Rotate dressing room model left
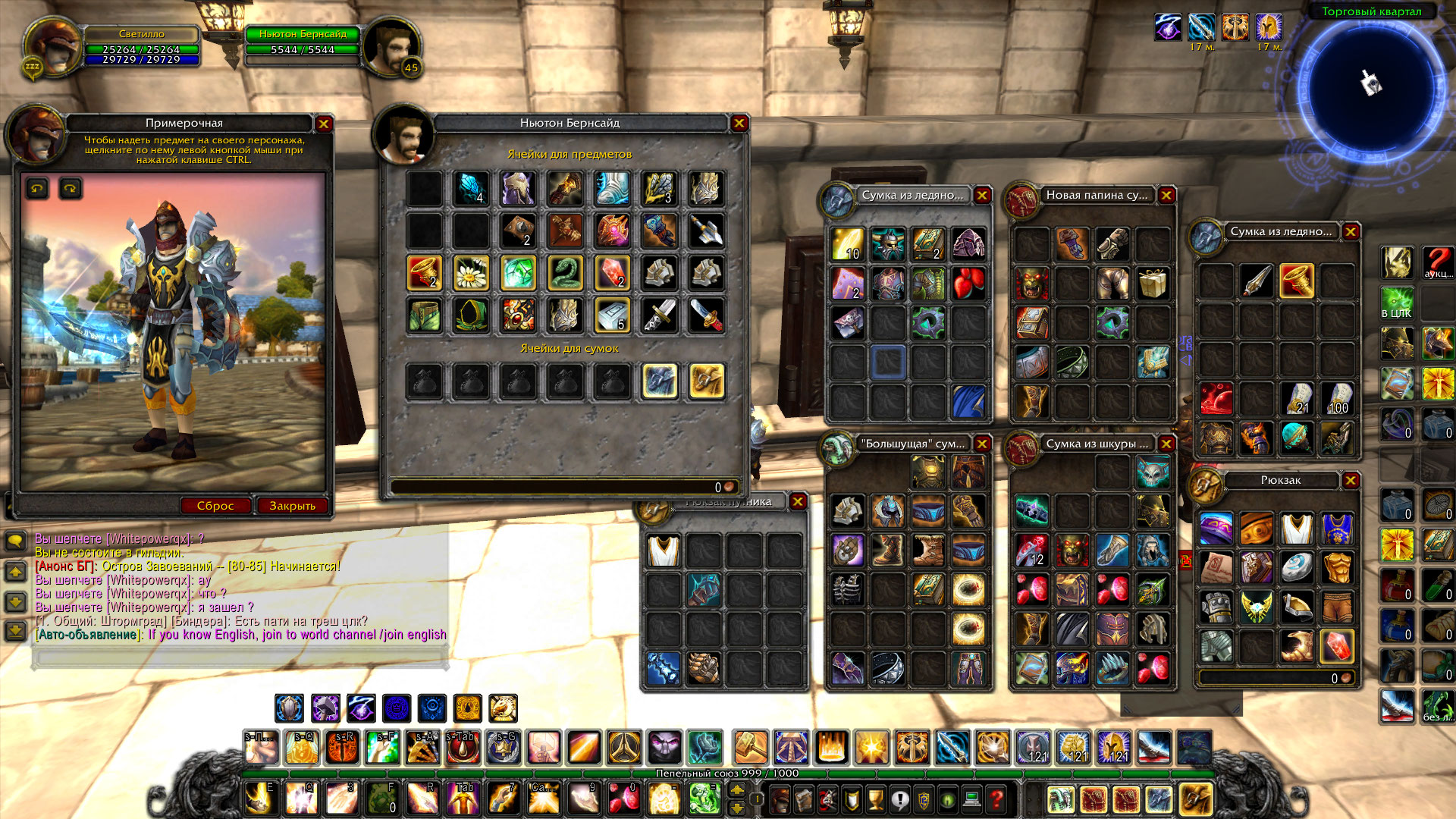The height and width of the screenshot is (819, 1456). tap(37, 188)
